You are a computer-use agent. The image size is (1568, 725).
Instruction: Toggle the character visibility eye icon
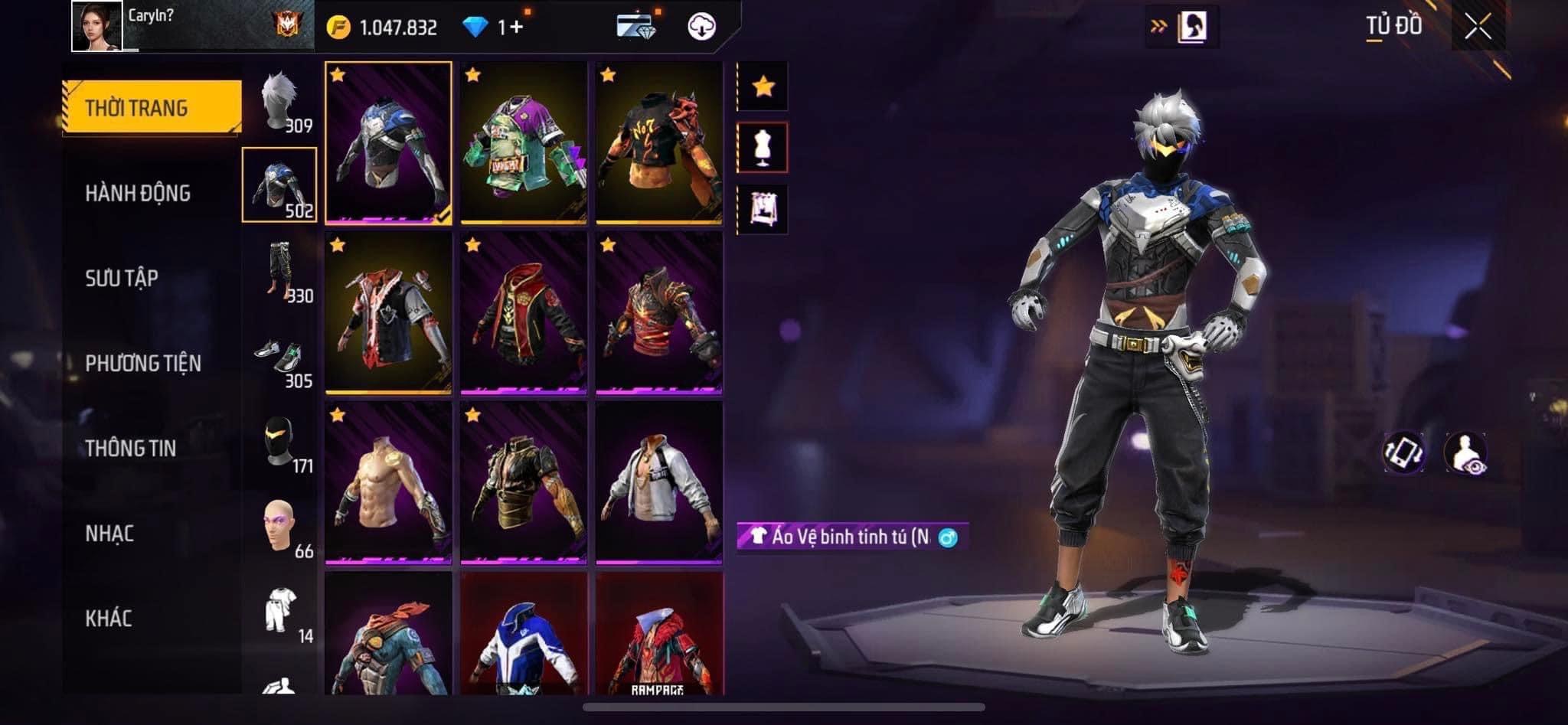[x=1465, y=452]
